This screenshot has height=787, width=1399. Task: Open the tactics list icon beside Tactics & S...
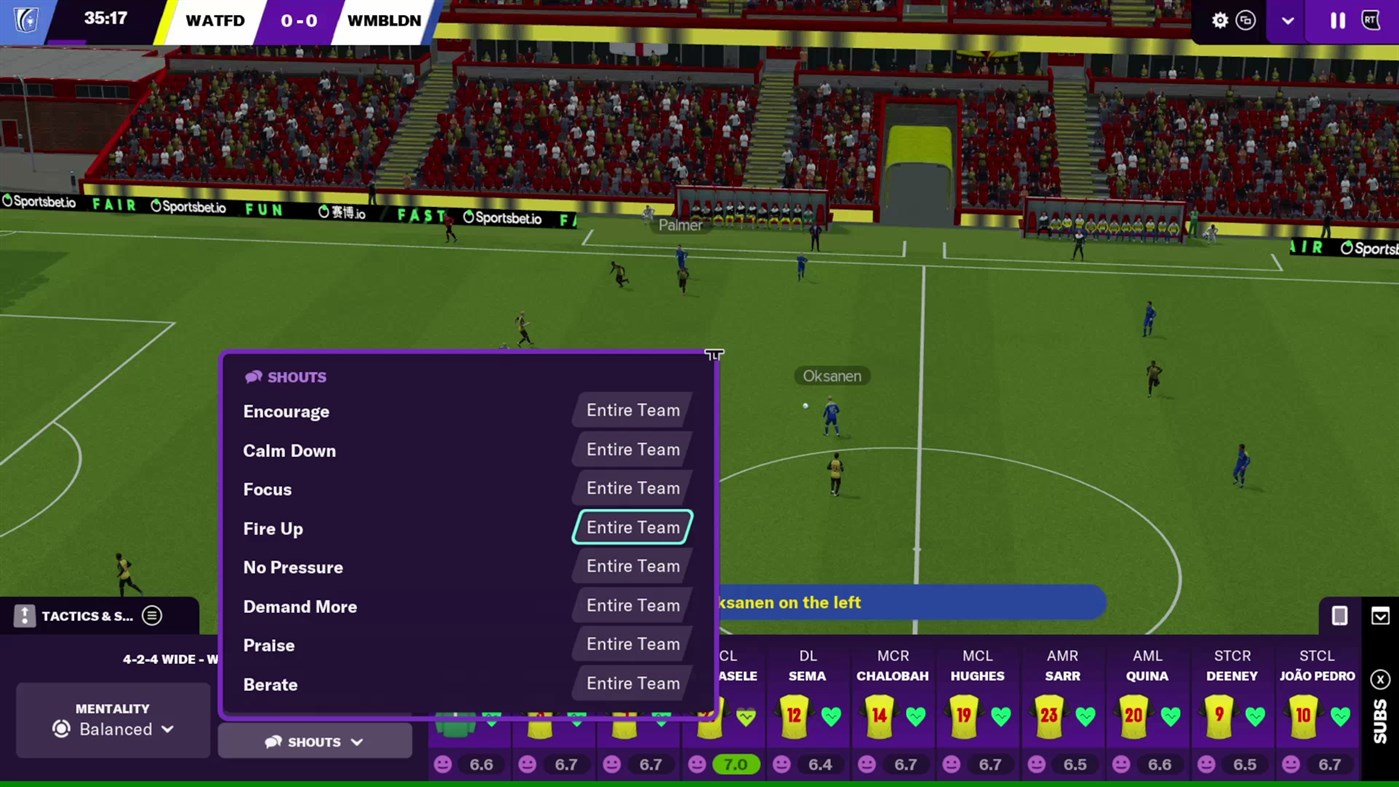(152, 616)
